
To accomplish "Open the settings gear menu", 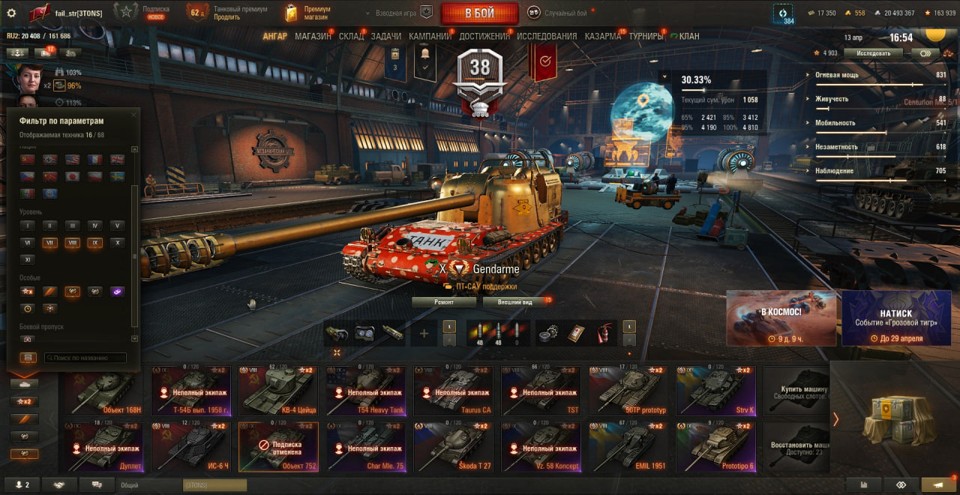I will [11, 13].
